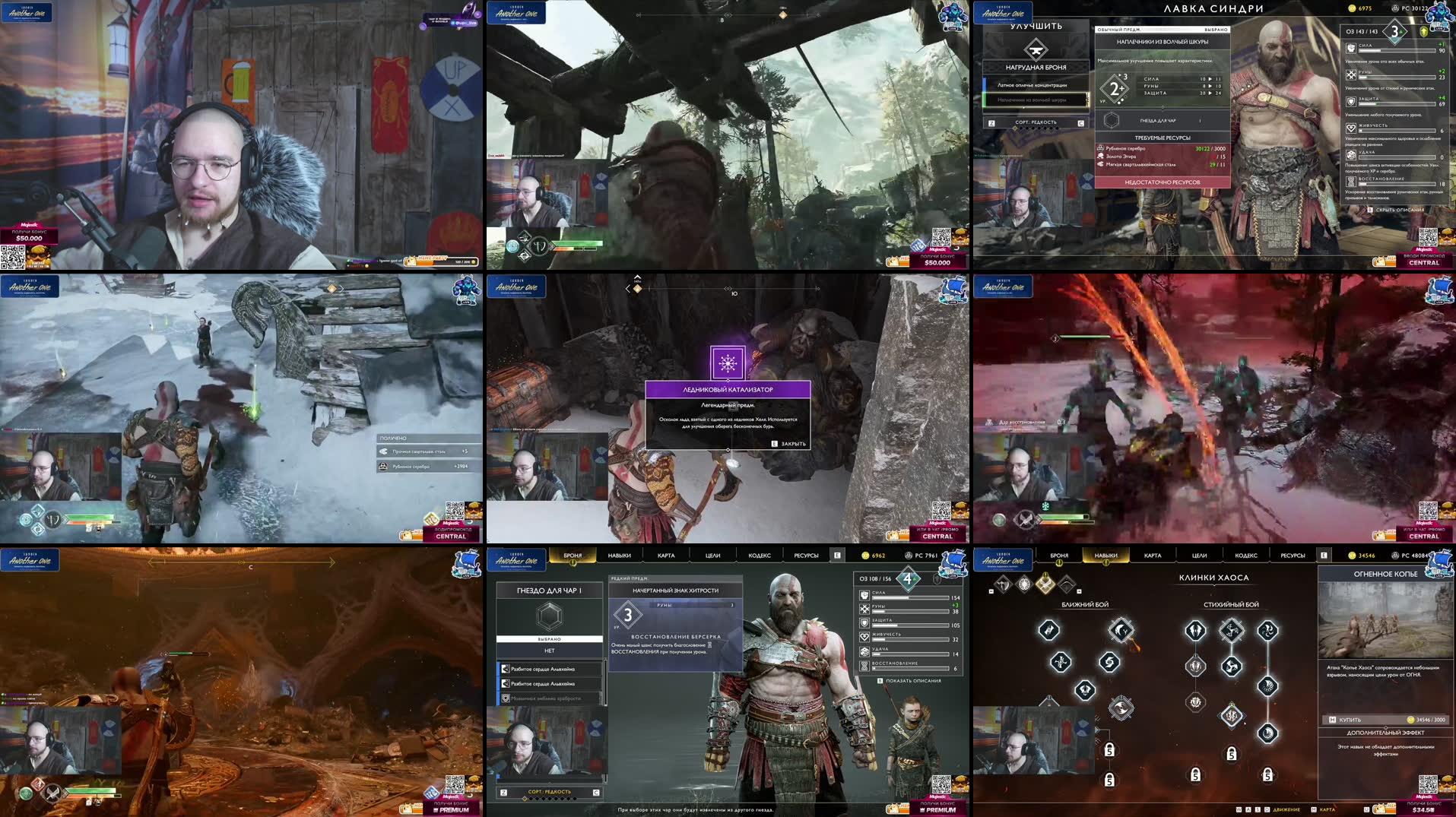The height and width of the screenshot is (817, 1456).
Task: Click the РУНЫ stat icon on Kratos stats panel
Action: 864,609
